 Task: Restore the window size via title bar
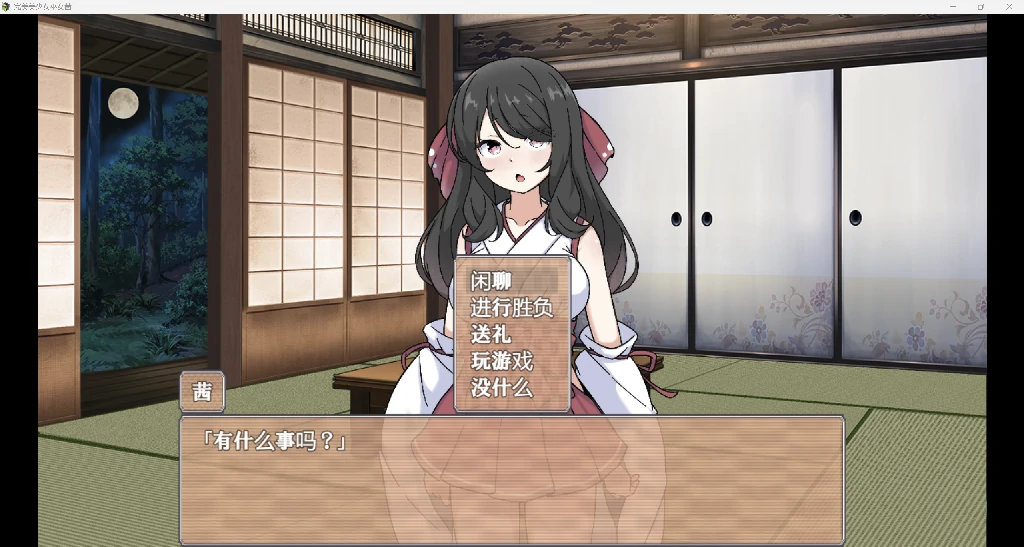tap(981, 6)
